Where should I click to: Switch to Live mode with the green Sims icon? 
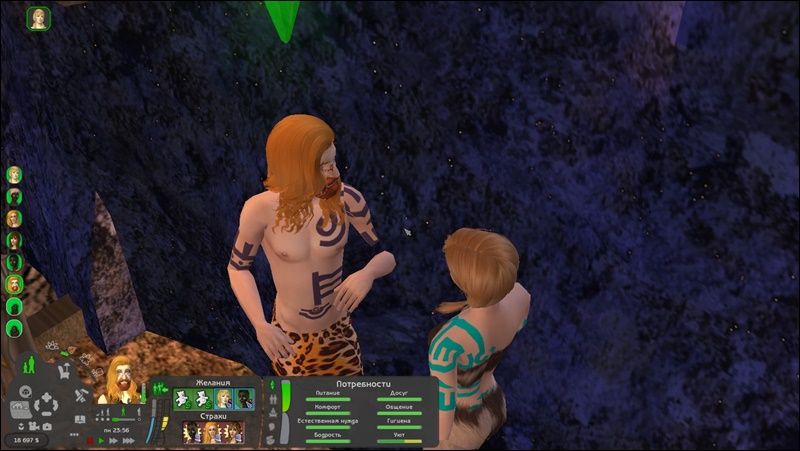pyautogui.click(x=29, y=366)
